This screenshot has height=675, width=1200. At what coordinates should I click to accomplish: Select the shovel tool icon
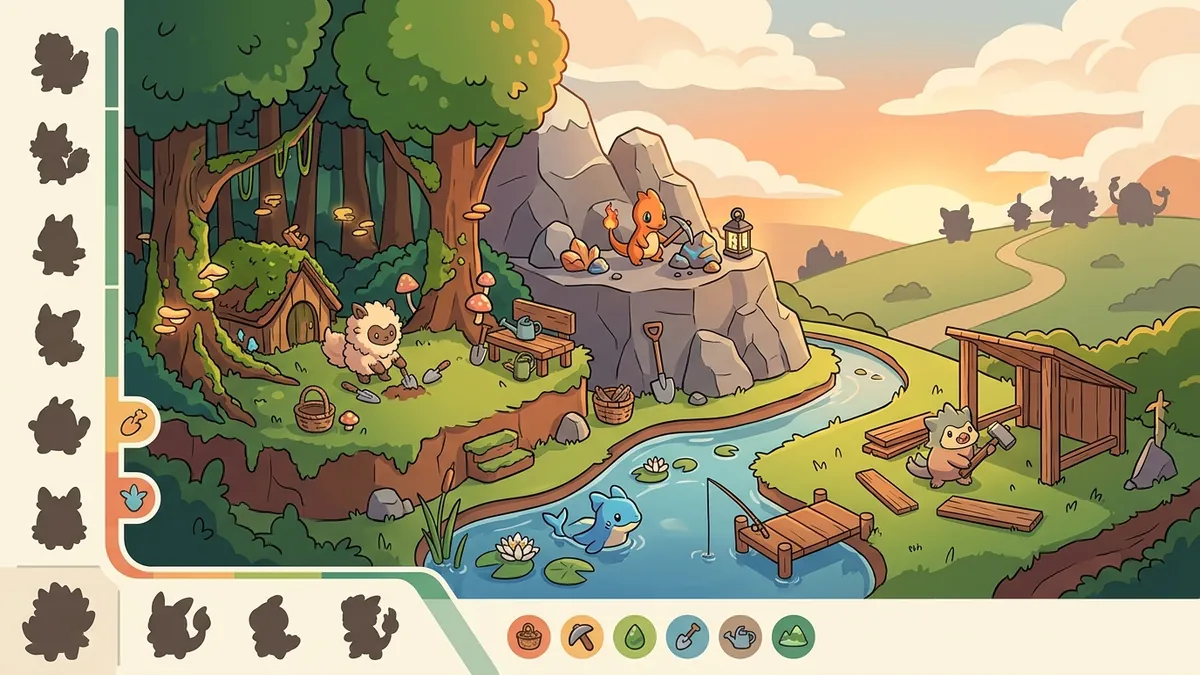(688, 634)
